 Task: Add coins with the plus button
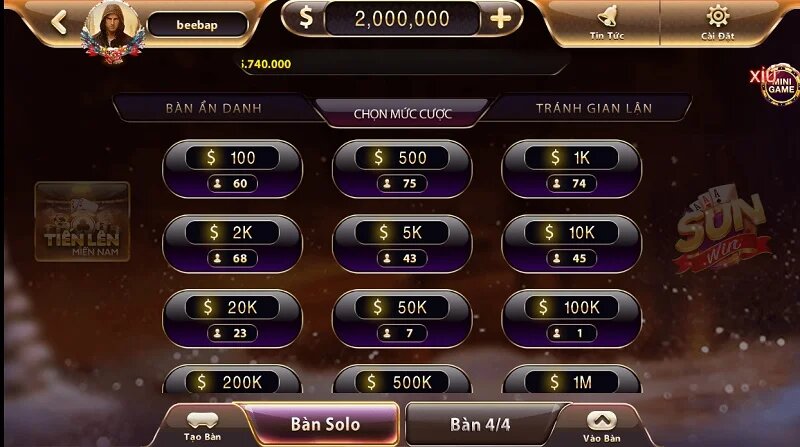pyautogui.click(x=501, y=18)
